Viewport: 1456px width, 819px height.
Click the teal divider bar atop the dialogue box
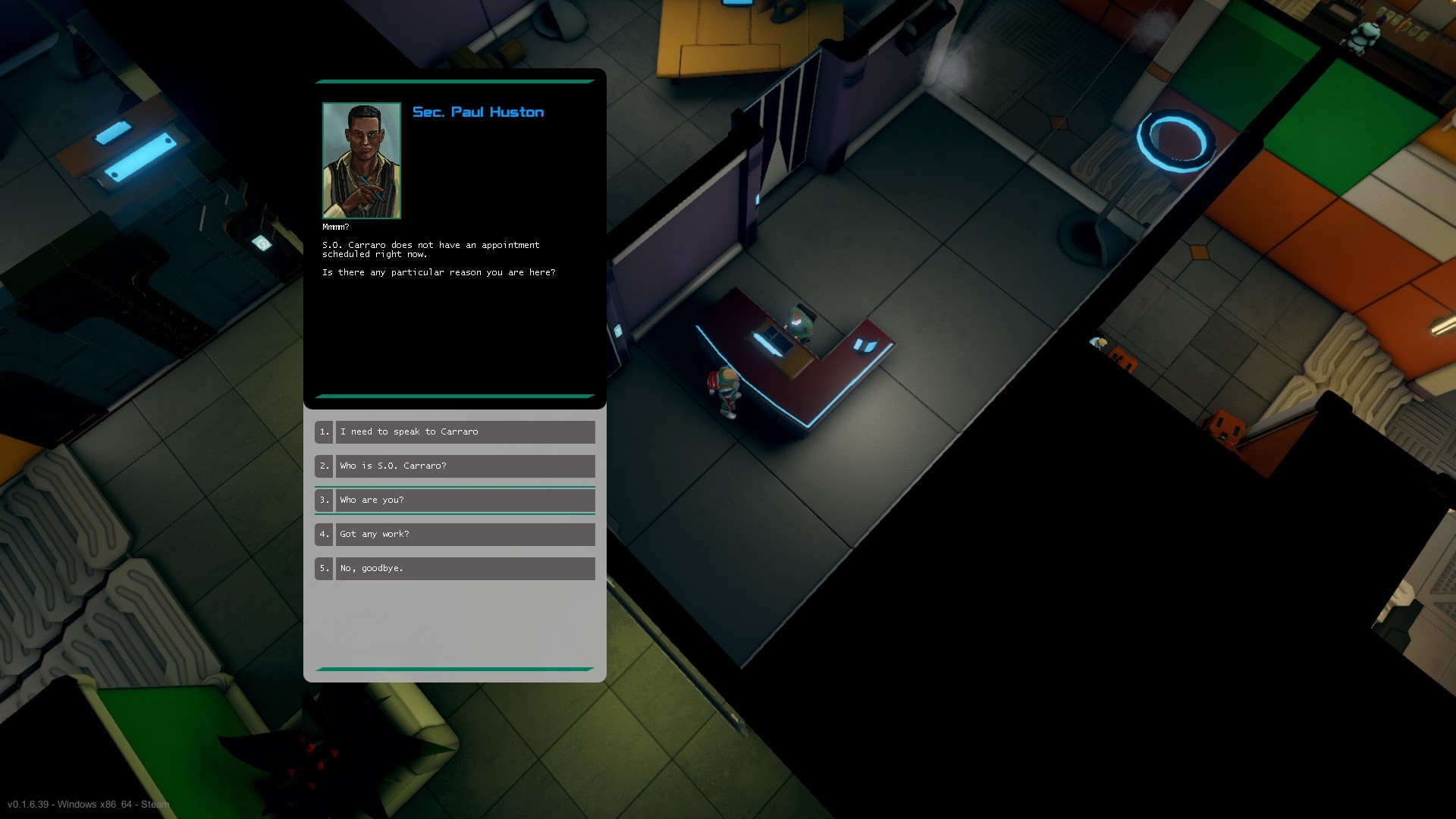point(453,80)
